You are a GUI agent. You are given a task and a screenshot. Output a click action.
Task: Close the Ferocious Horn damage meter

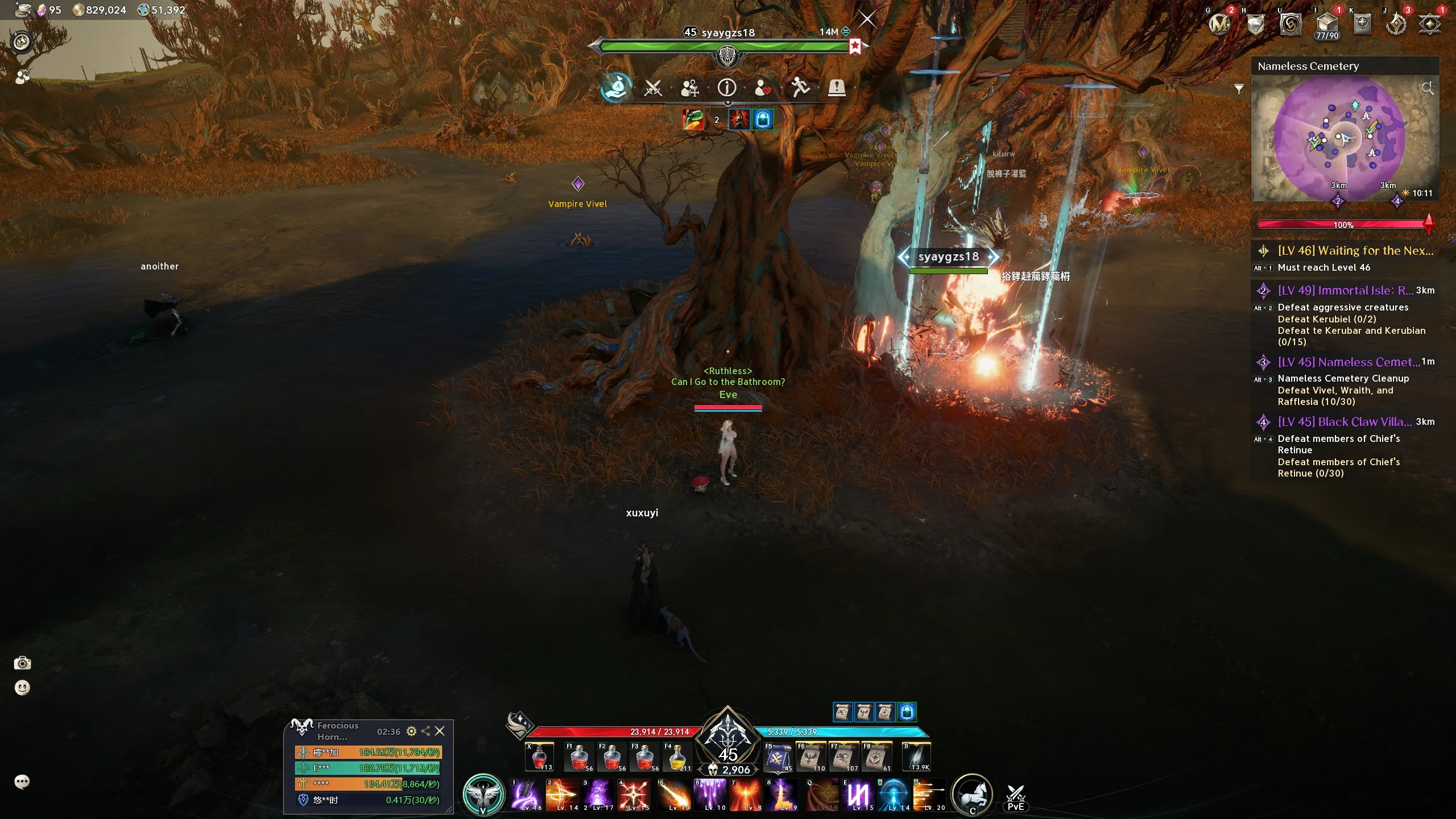tap(440, 731)
